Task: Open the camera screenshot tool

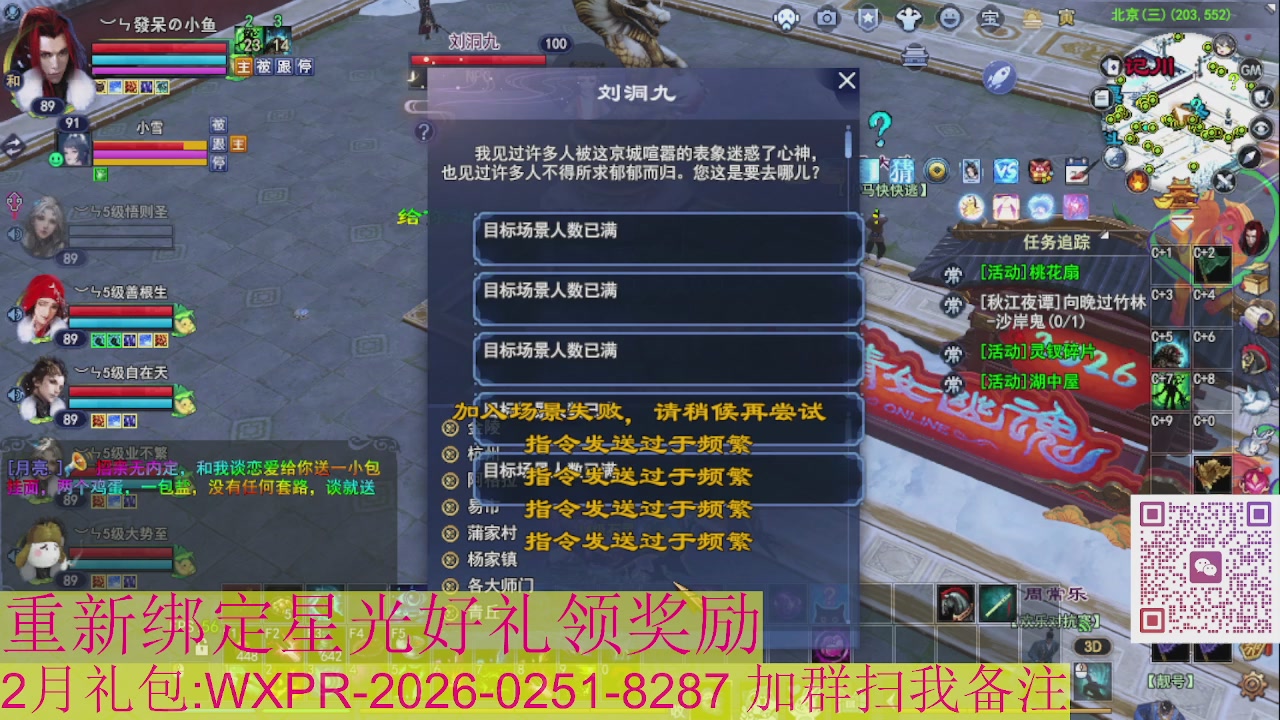Action: (x=825, y=18)
